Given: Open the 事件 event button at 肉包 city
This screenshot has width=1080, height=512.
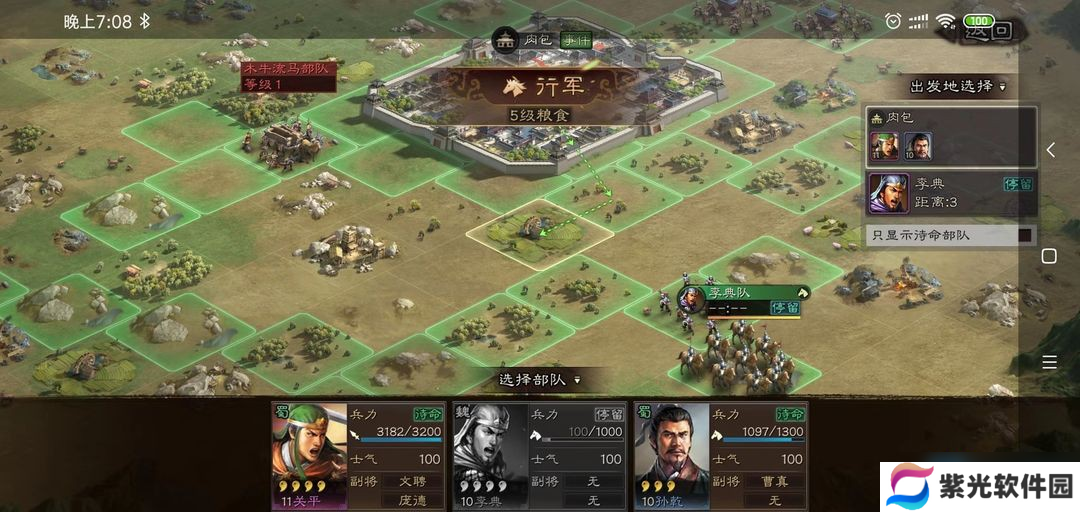Looking at the screenshot, I should coord(575,41).
